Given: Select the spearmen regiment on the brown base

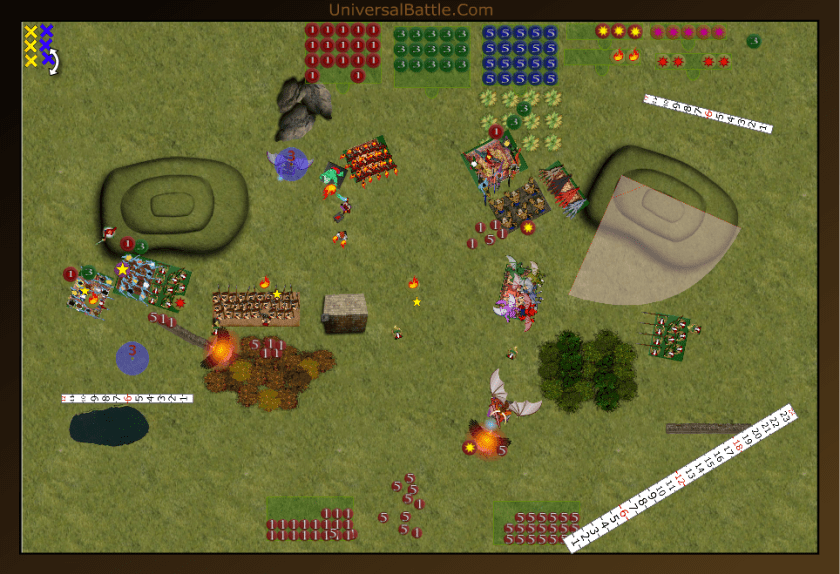Looking at the screenshot, I should coord(256,309).
